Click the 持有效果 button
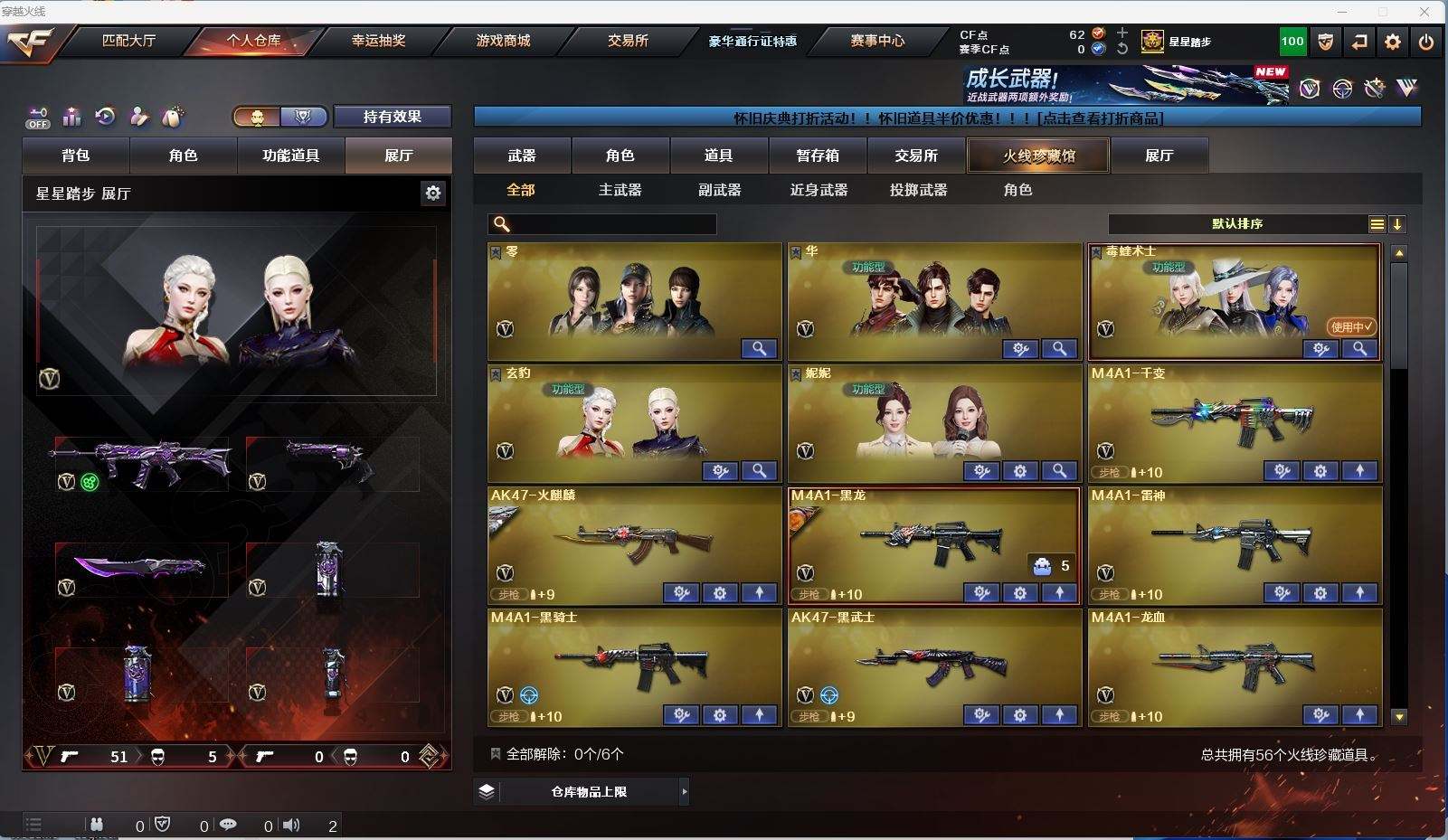The width and height of the screenshot is (1448, 840). point(393,117)
